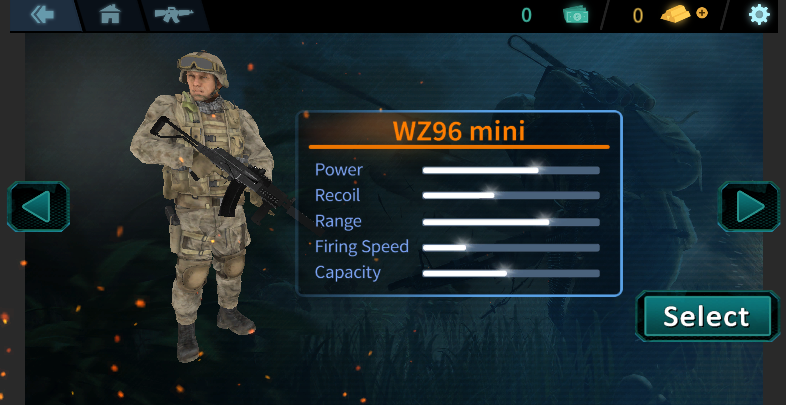Image resolution: width=786 pixels, height=405 pixels.
Task: Select the WZ96 mini weapon
Action: [706, 317]
